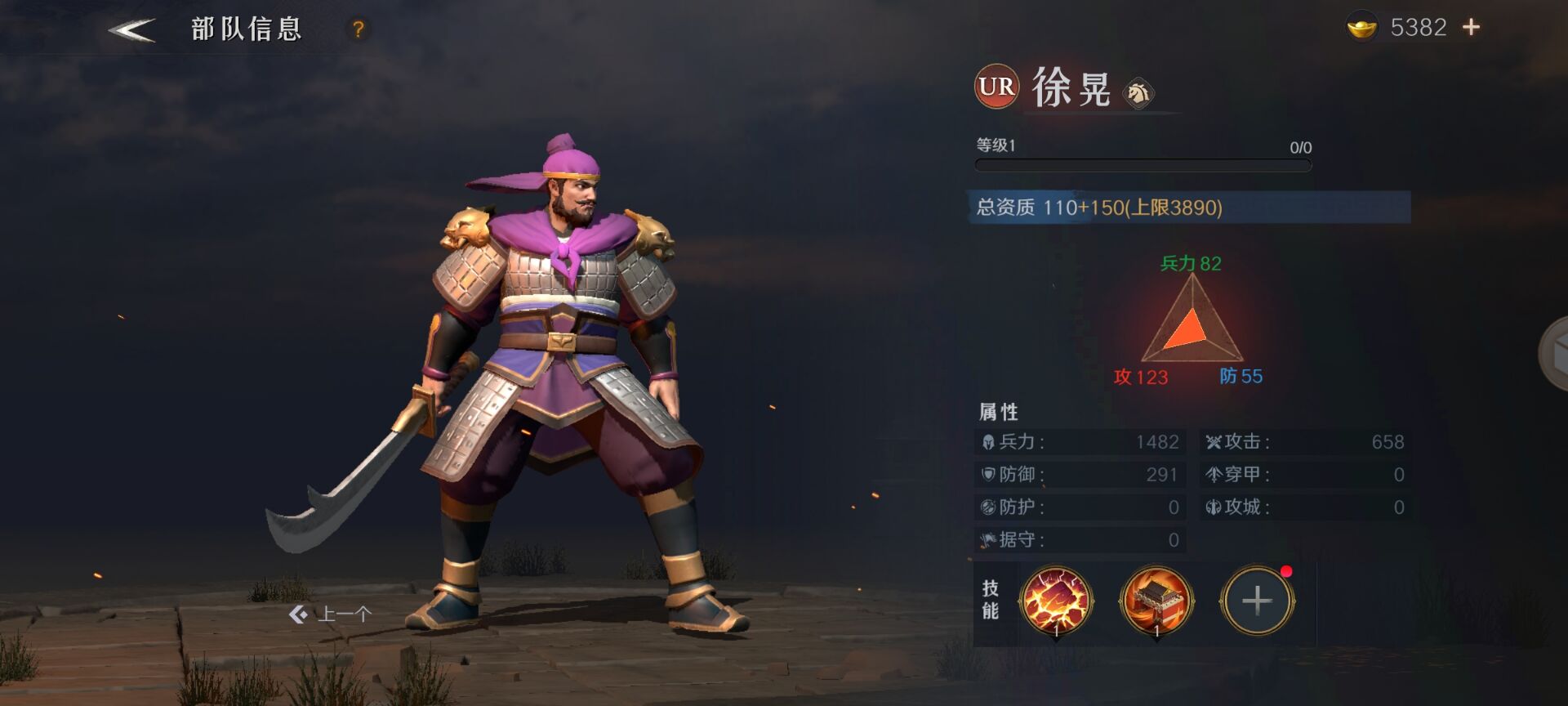Select the fiery cracked-rock skill icon

1056,601
